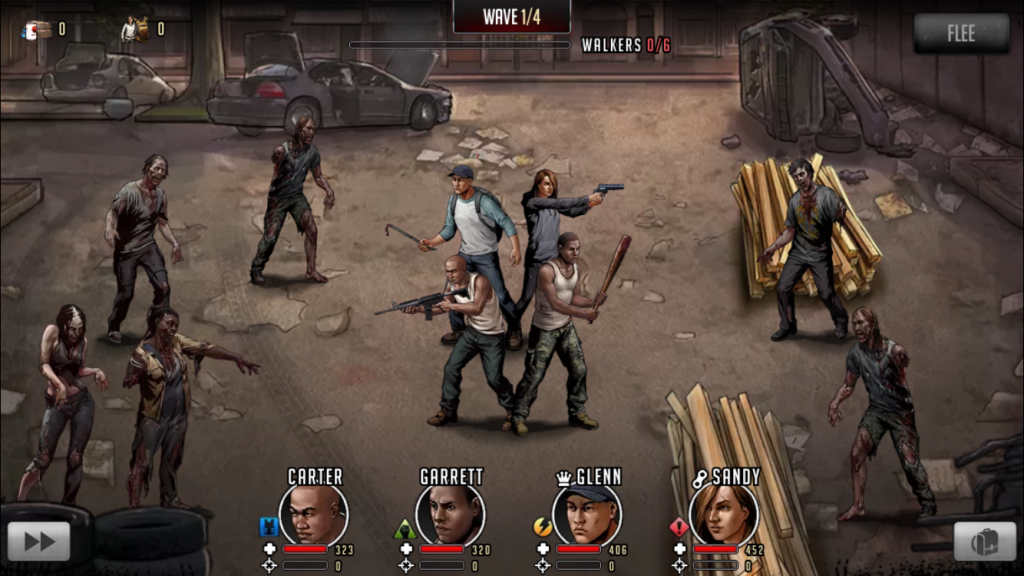Pick Sandy's portrait
Screen dimensions: 1024x576
[x=723, y=514]
